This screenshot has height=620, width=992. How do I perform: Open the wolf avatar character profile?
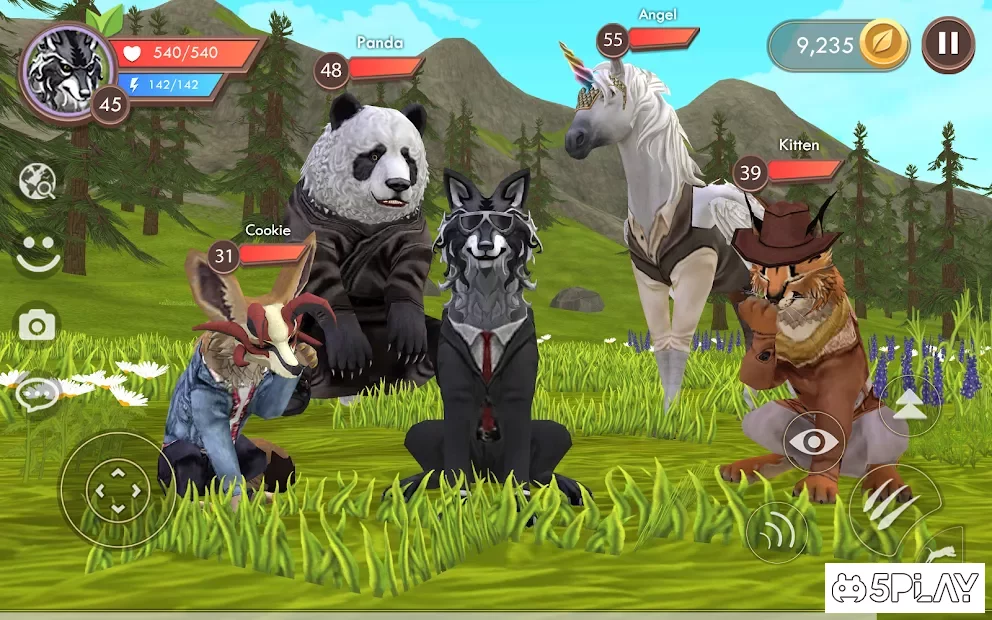click(x=67, y=70)
